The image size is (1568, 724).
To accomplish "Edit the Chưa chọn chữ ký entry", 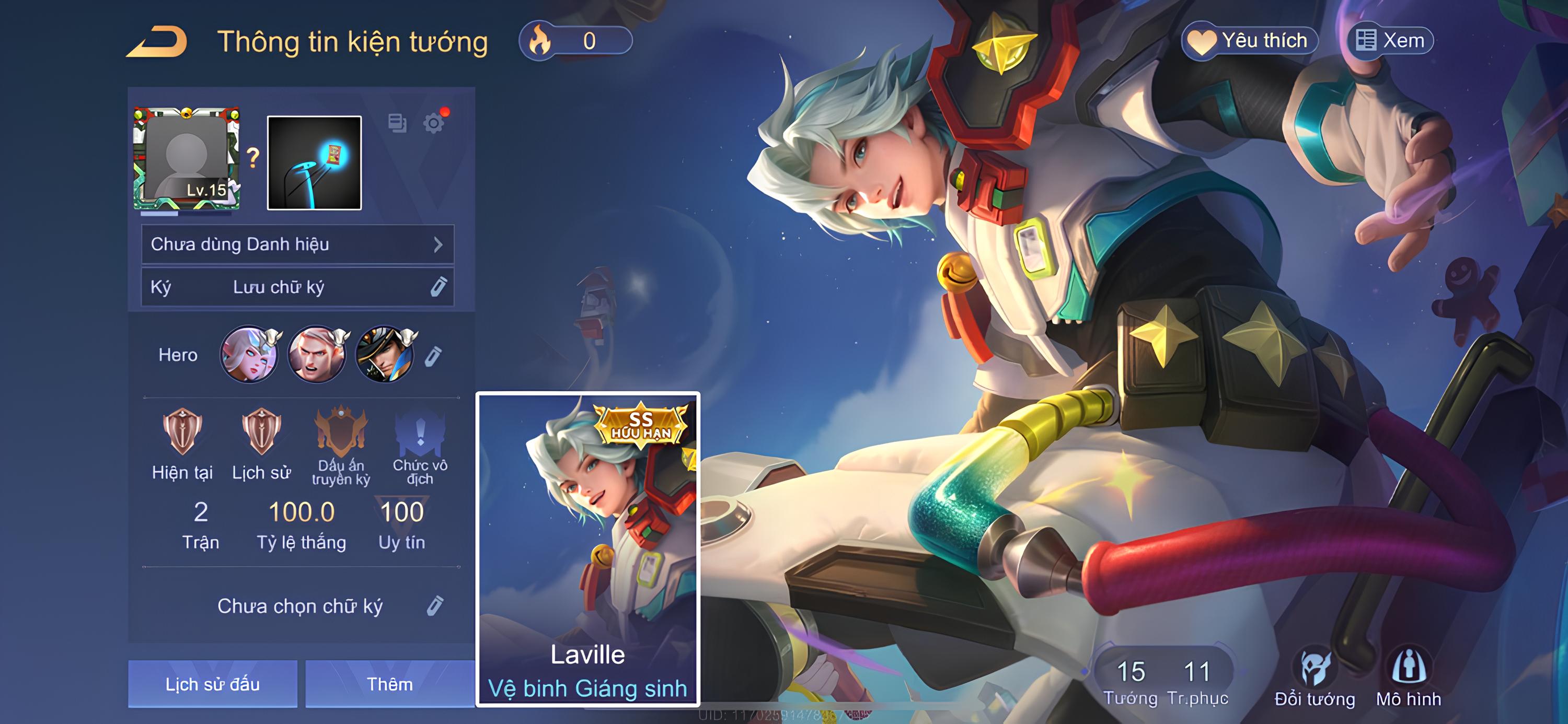I will (x=435, y=606).
